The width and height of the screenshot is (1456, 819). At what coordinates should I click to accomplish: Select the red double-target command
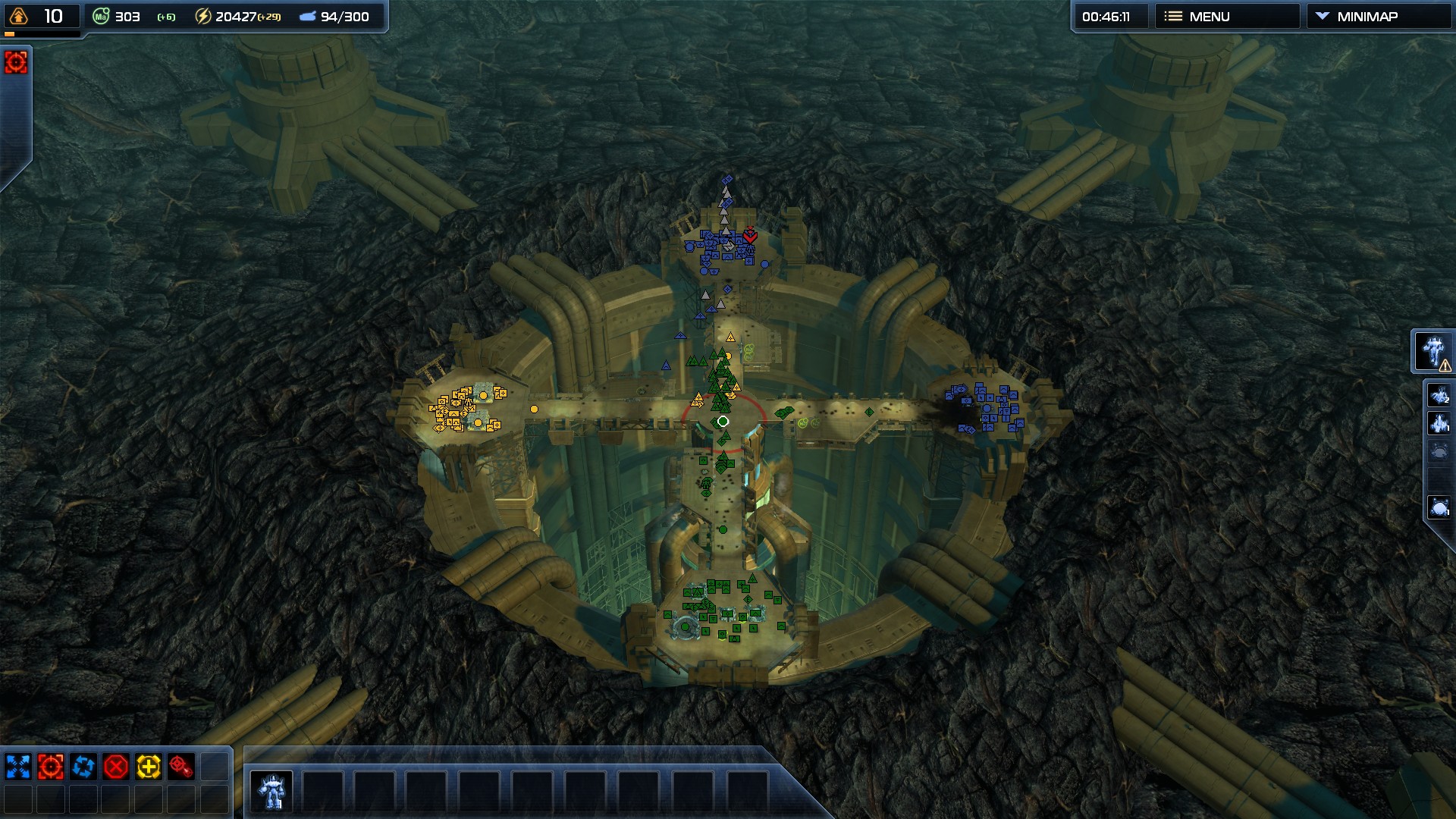coord(181,767)
